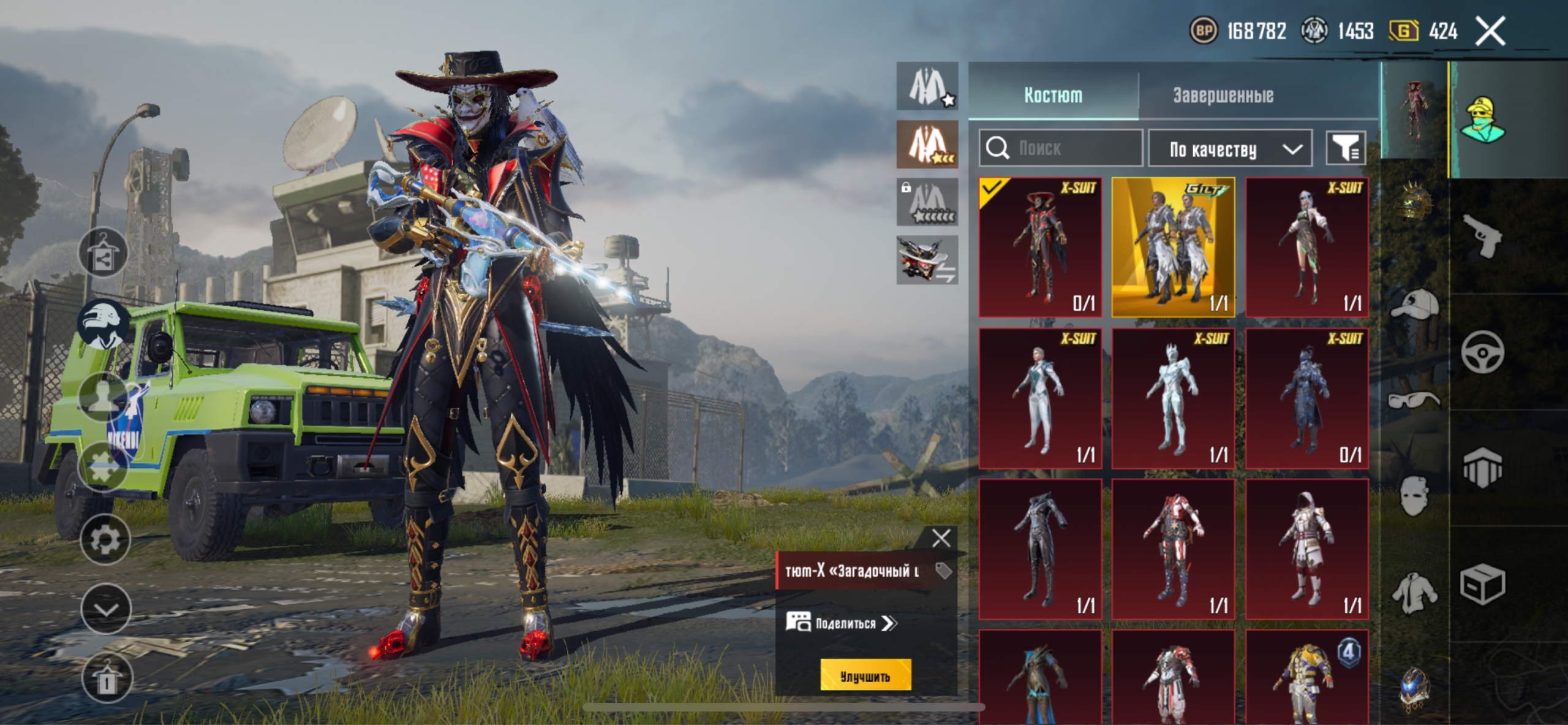Open the filter funnel button
Screen dimensions: 1568x725
pyautogui.click(x=1346, y=148)
